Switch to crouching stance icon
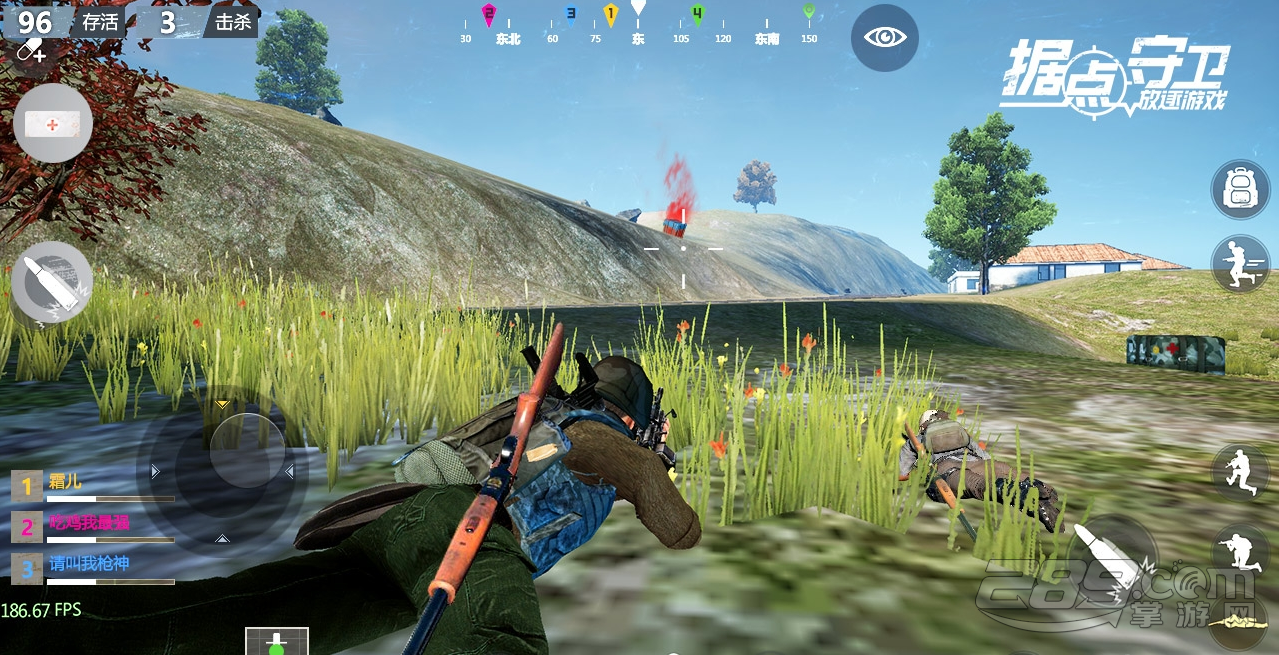 1240,471
